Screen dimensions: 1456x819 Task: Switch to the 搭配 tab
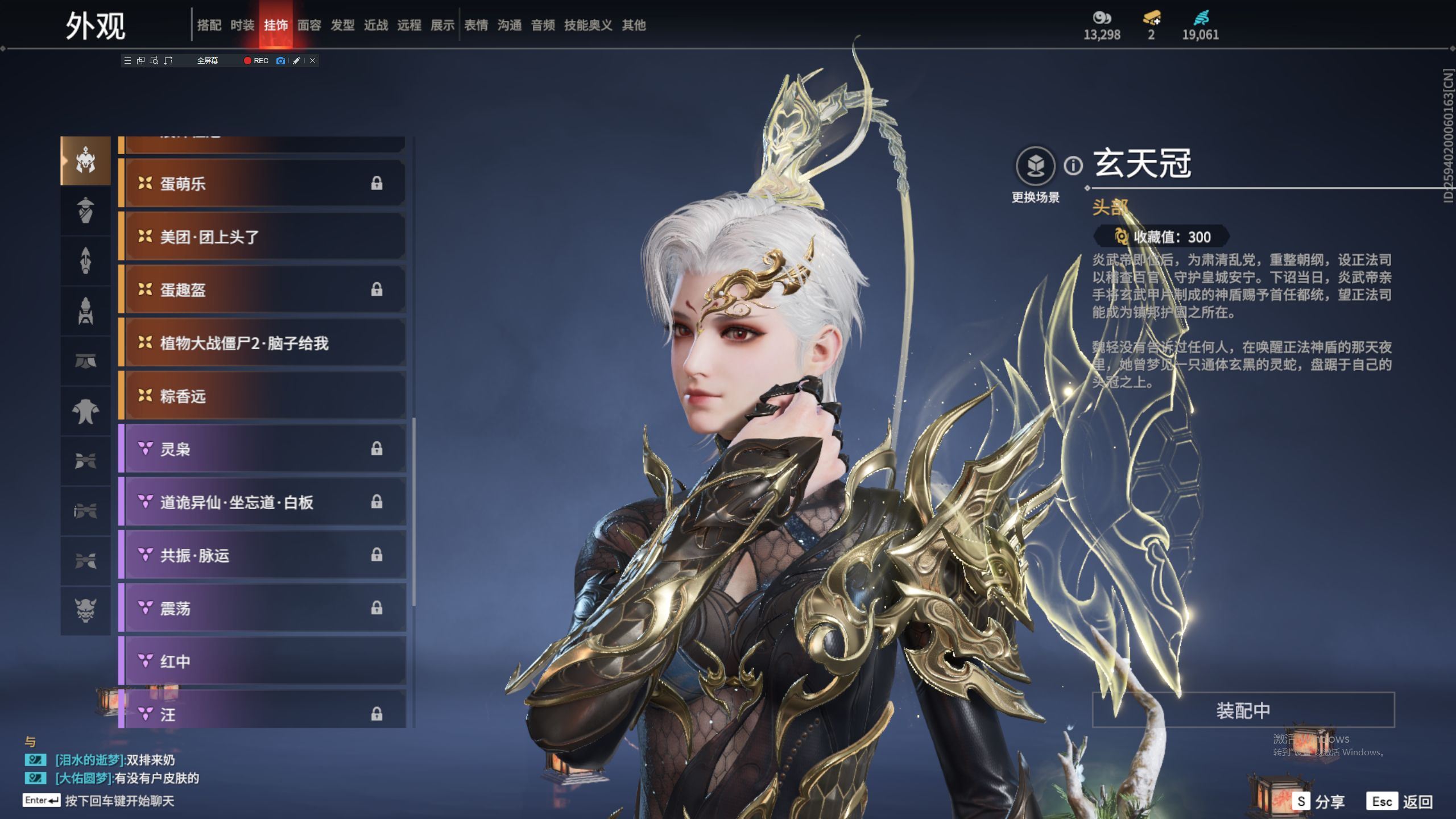[209, 25]
